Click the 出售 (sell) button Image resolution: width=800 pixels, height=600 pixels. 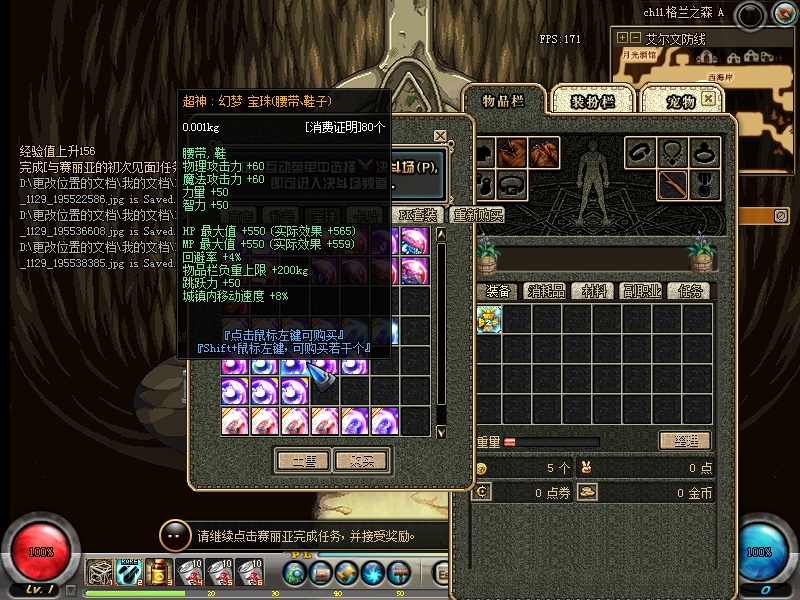[302, 461]
